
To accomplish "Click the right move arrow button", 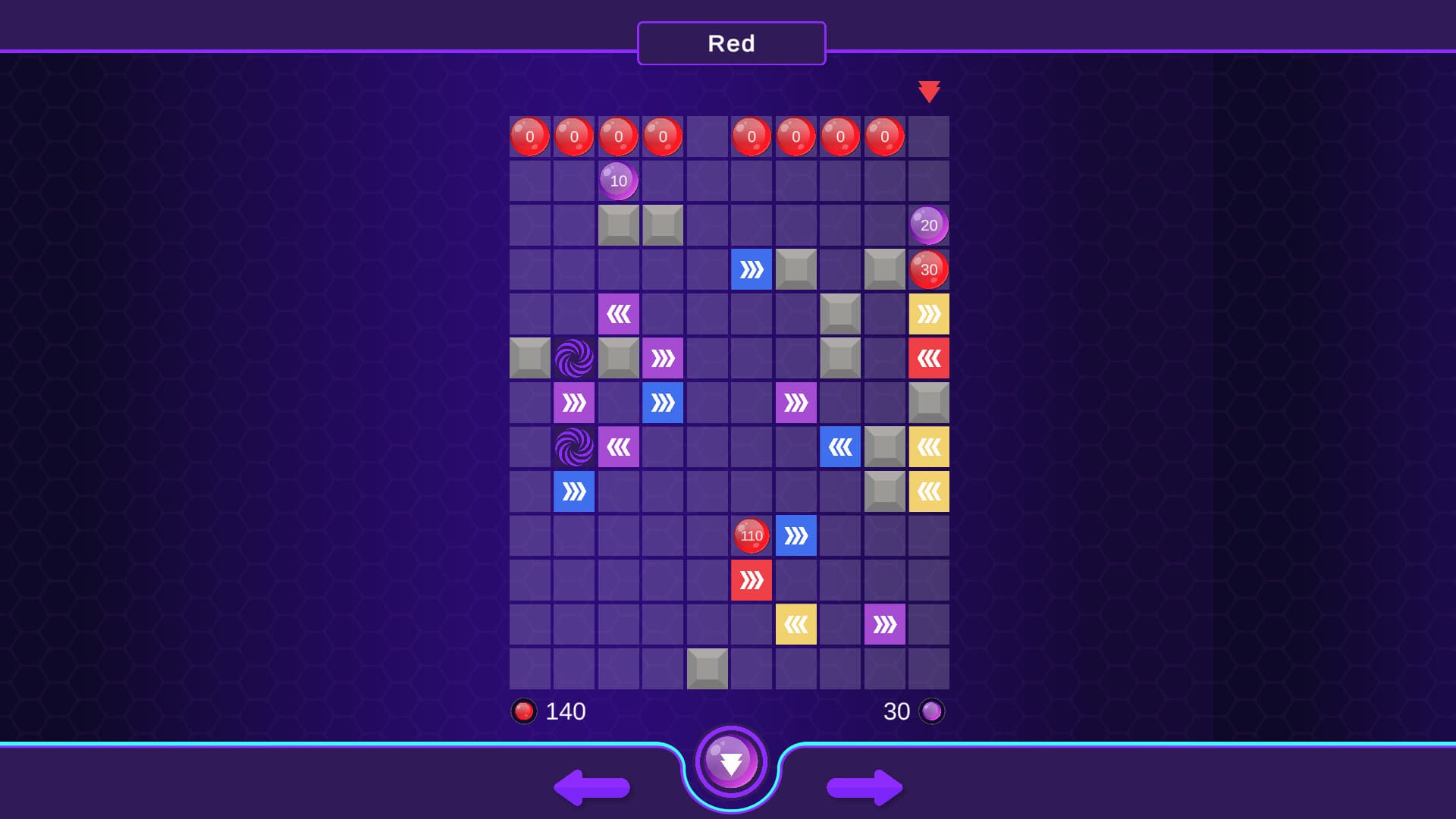I will 863,789.
